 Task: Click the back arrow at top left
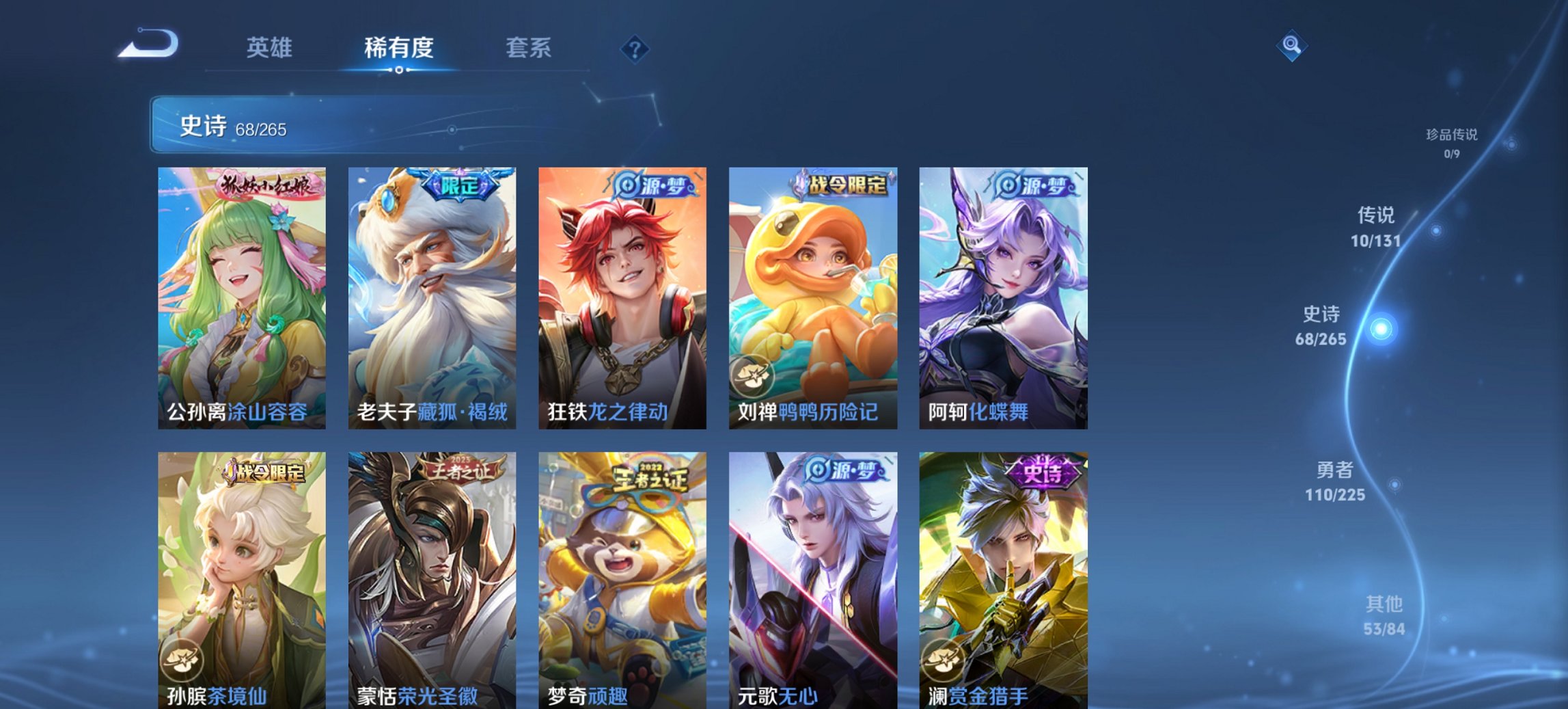(x=147, y=44)
